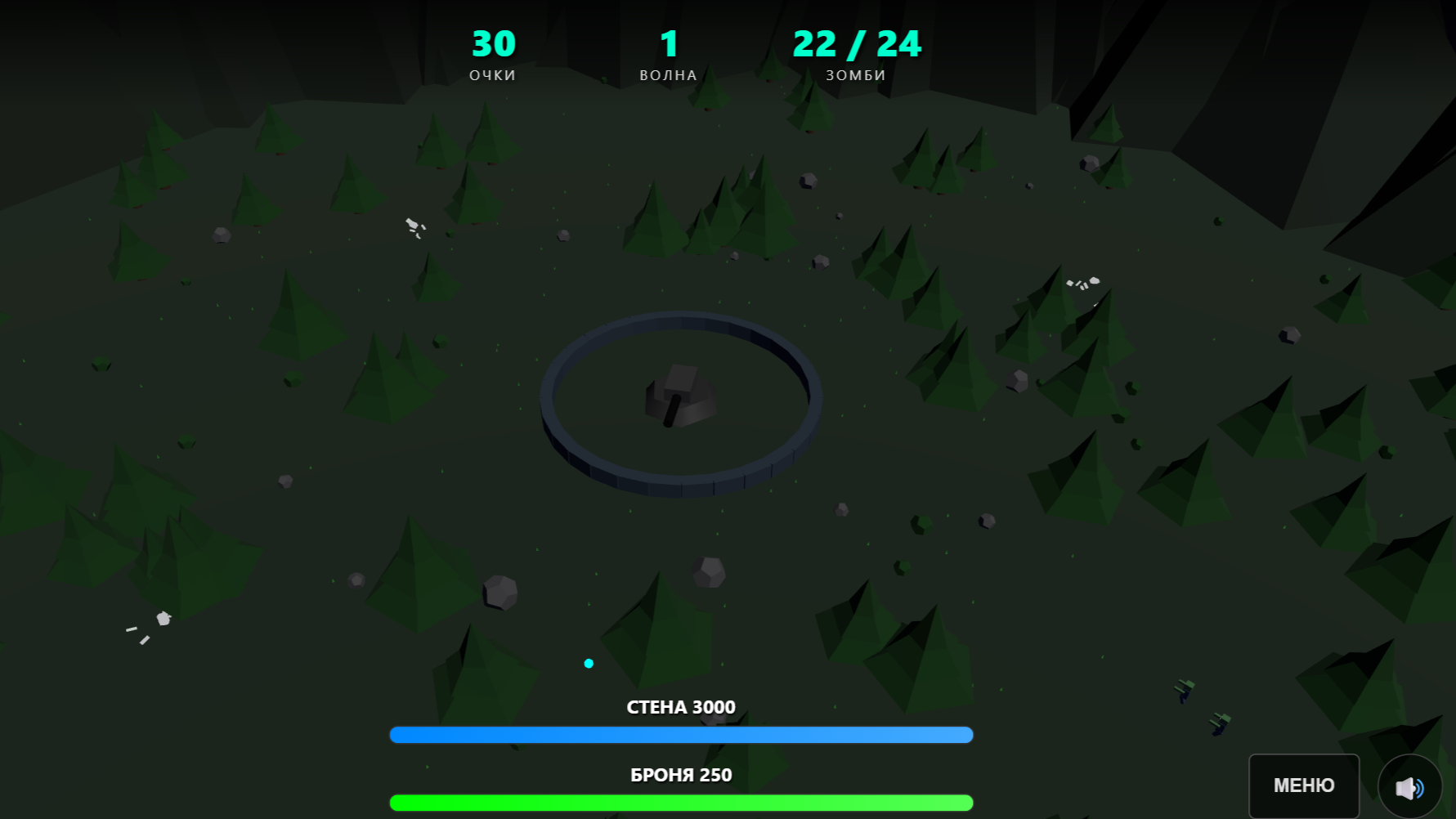
Task: Click the БРОНЯ 250 green armor bar
Action: [x=681, y=802]
